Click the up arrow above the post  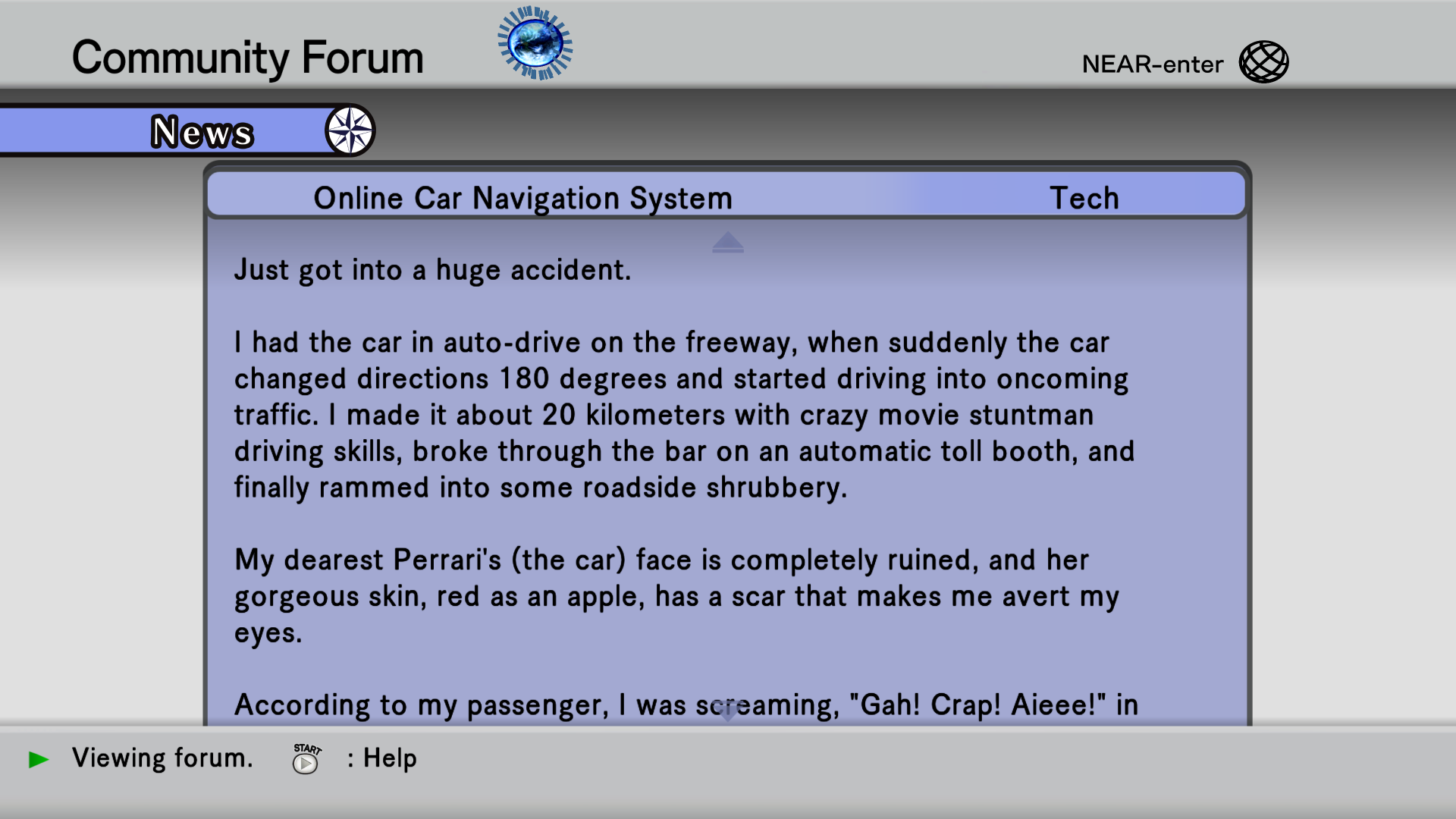[727, 242]
